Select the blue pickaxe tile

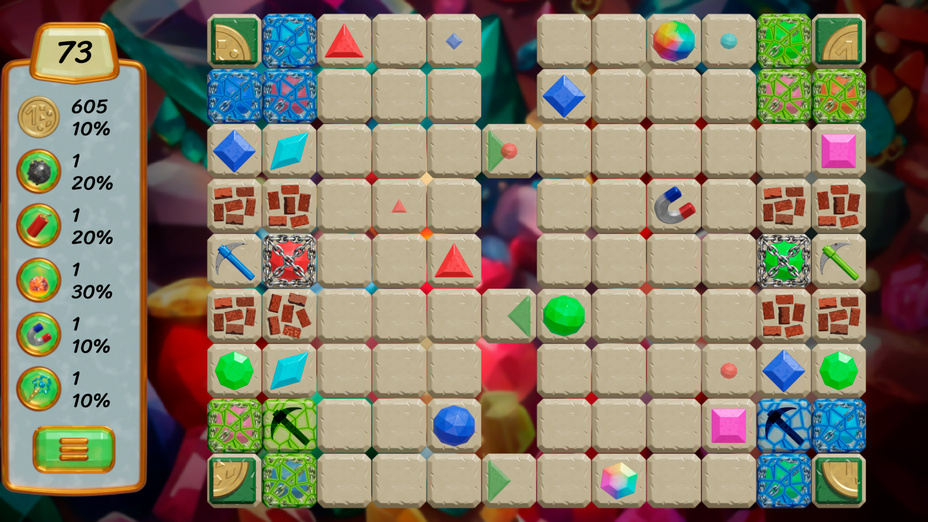pos(234,261)
